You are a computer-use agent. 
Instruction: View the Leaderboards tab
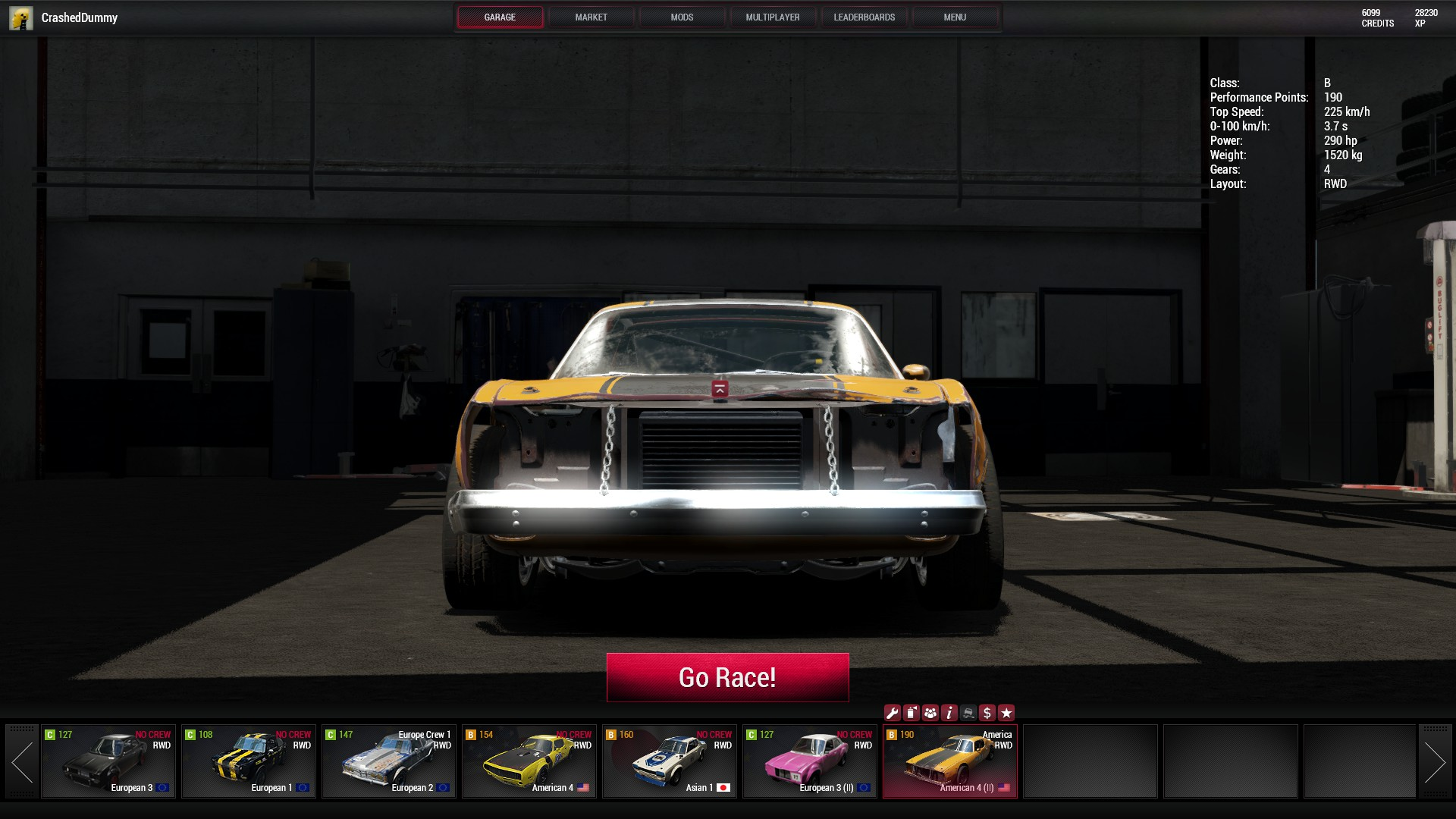point(864,17)
